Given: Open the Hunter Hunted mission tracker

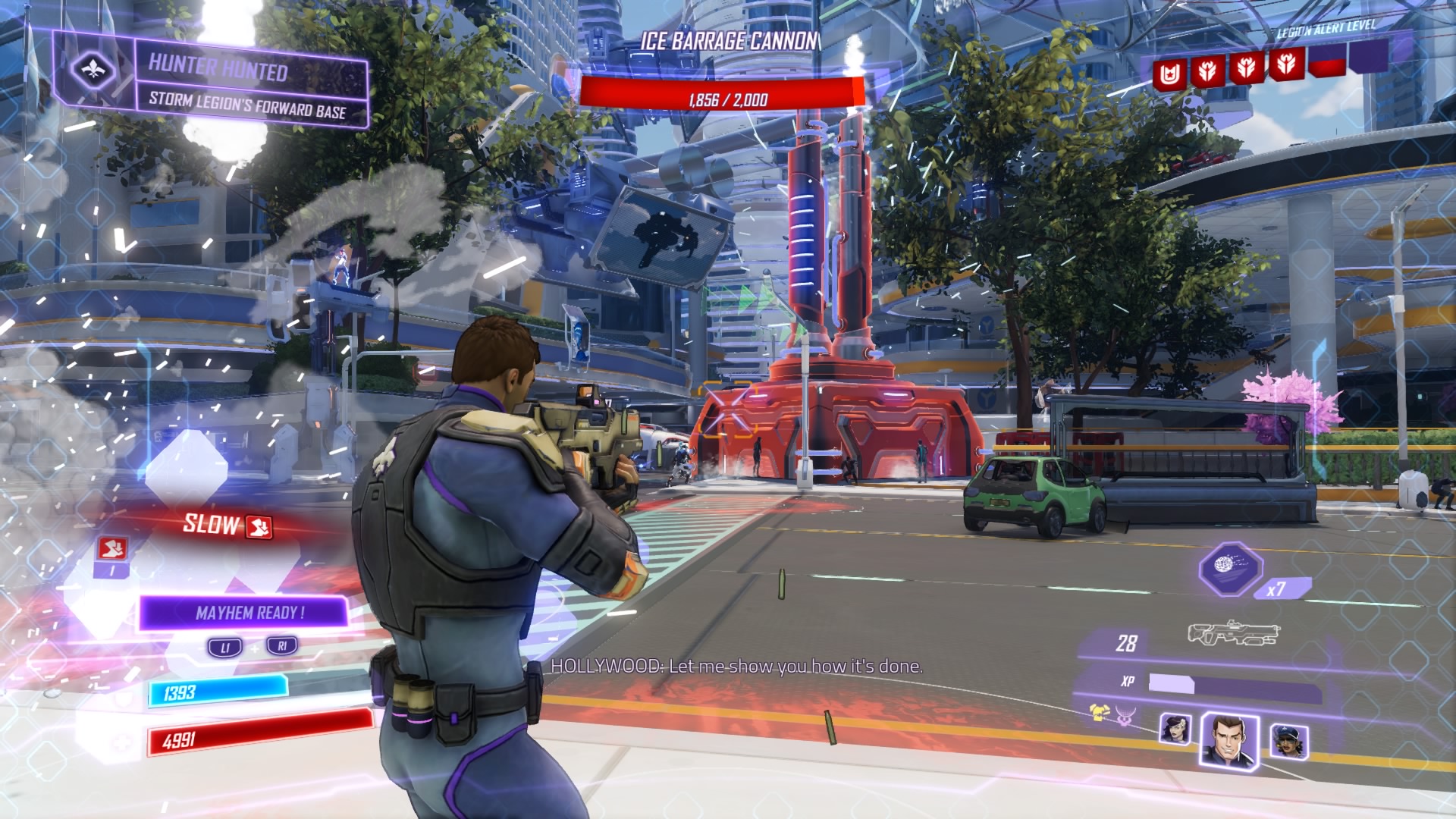Looking at the screenshot, I should (249, 84).
